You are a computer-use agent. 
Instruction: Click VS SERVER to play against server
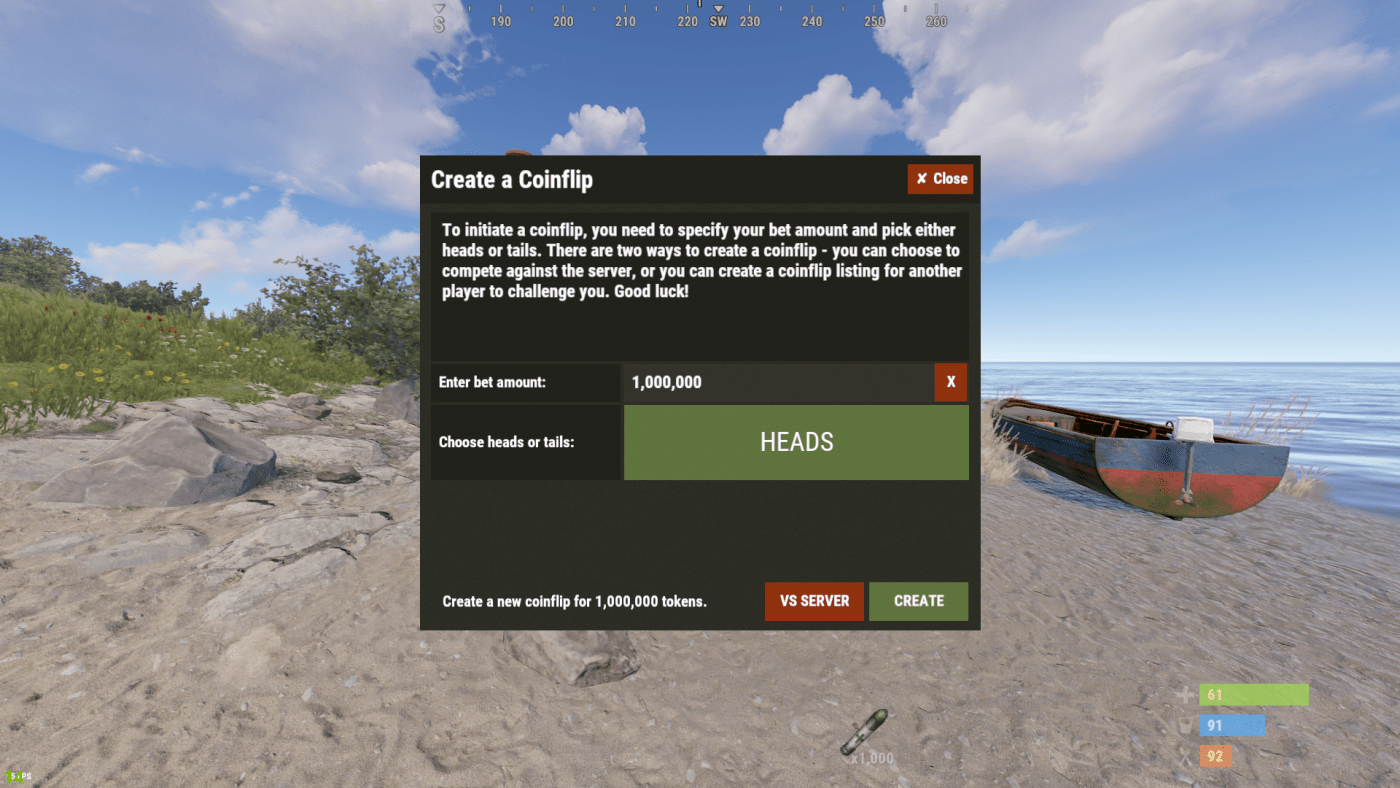[x=814, y=601]
